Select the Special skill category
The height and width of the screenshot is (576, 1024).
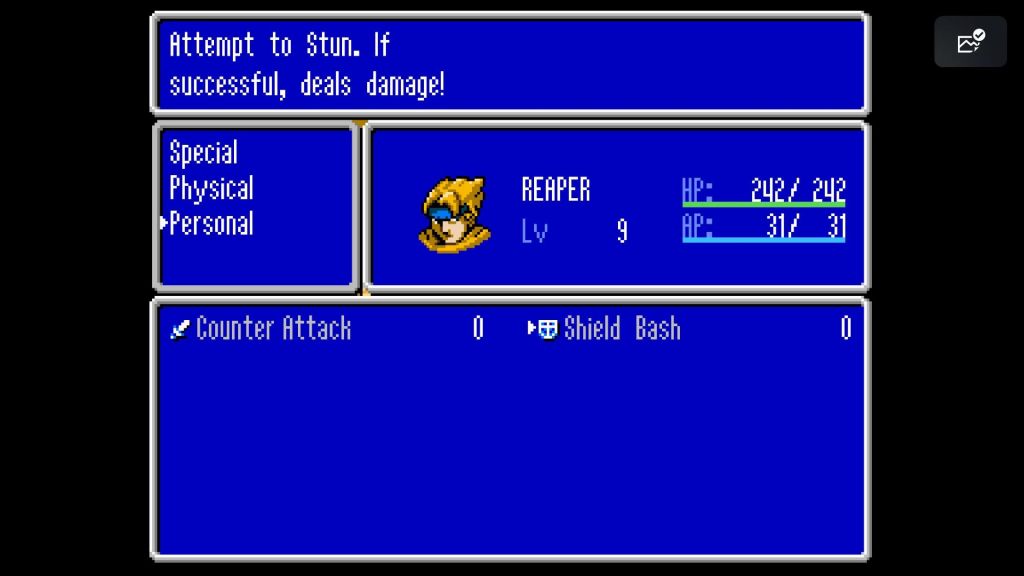203,153
